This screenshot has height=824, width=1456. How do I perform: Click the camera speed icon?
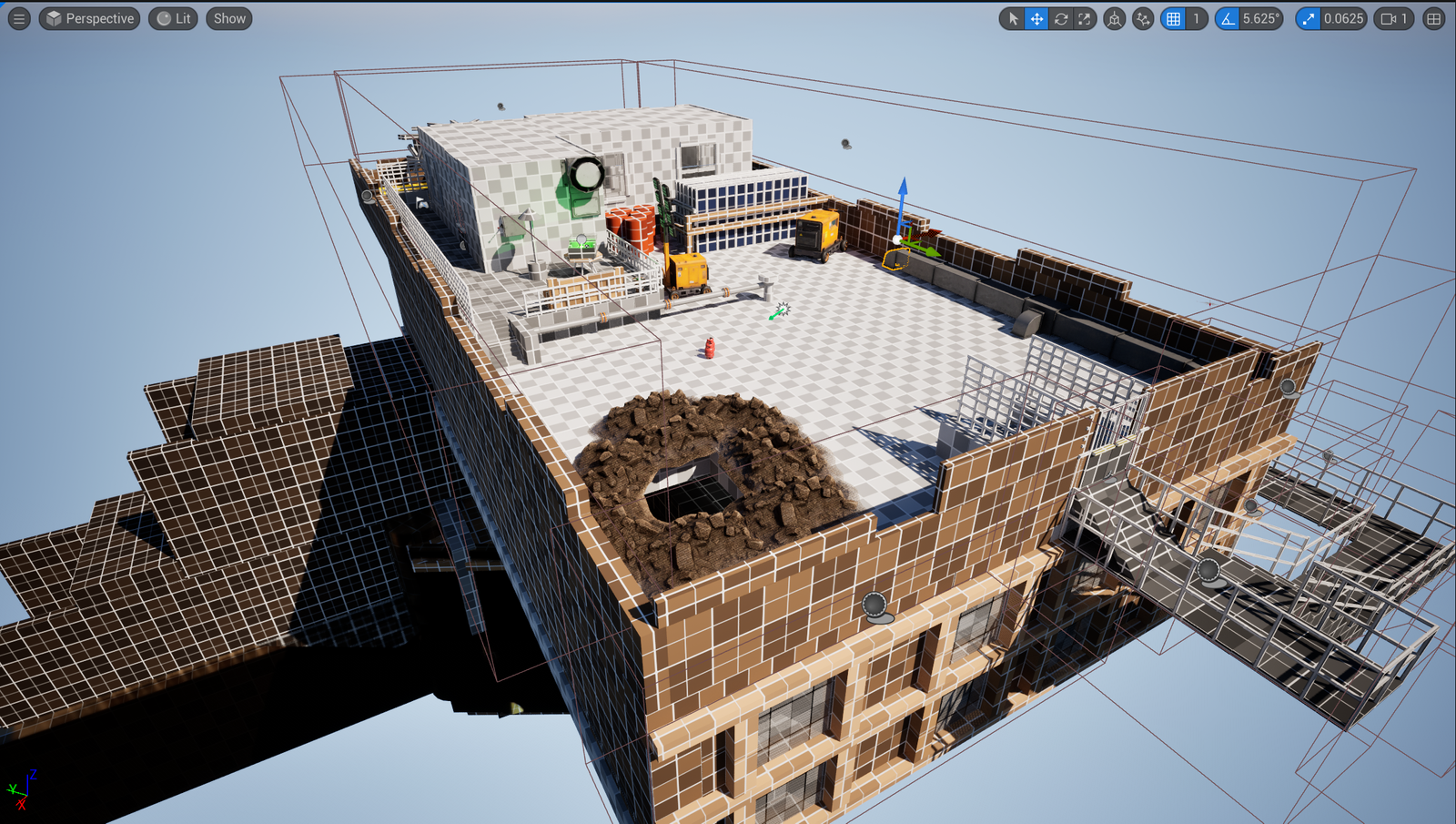1387,18
